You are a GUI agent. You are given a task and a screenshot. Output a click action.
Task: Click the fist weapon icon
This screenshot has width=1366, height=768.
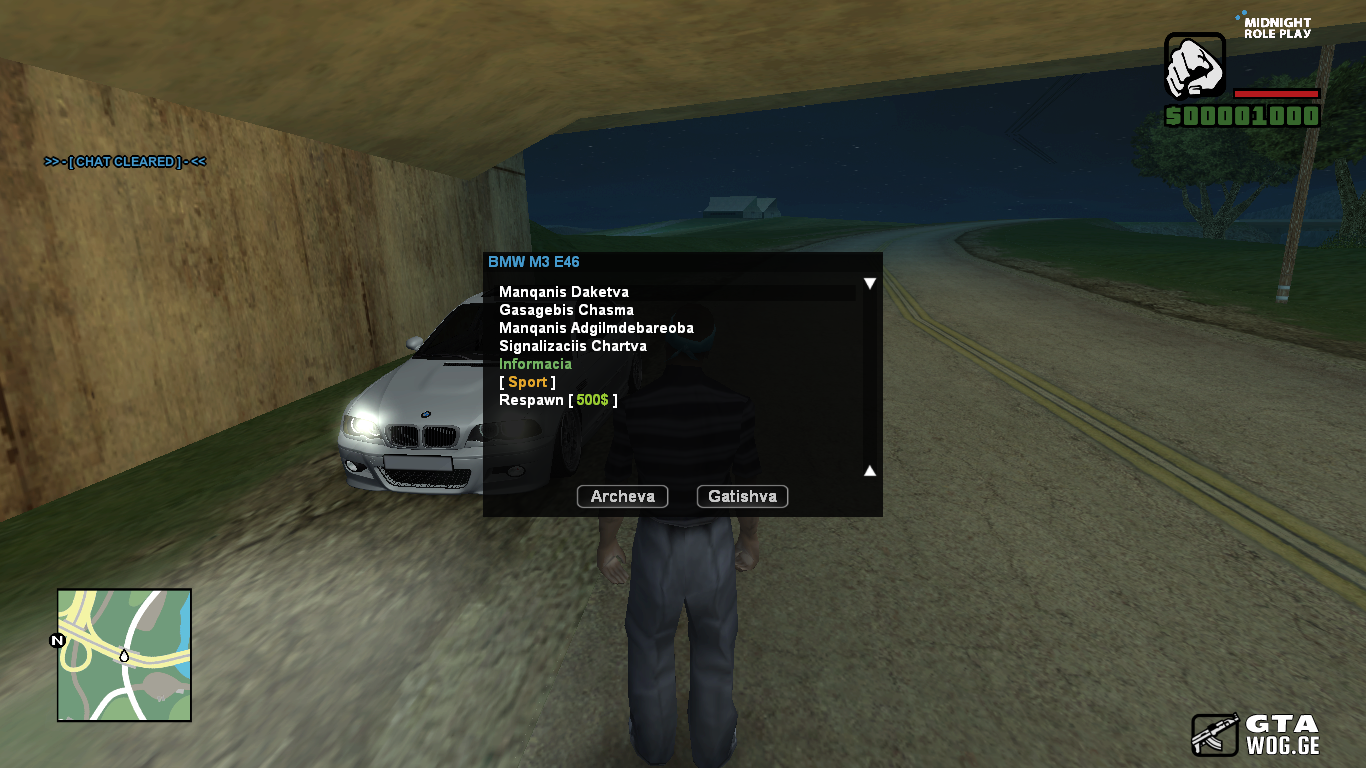point(1195,66)
